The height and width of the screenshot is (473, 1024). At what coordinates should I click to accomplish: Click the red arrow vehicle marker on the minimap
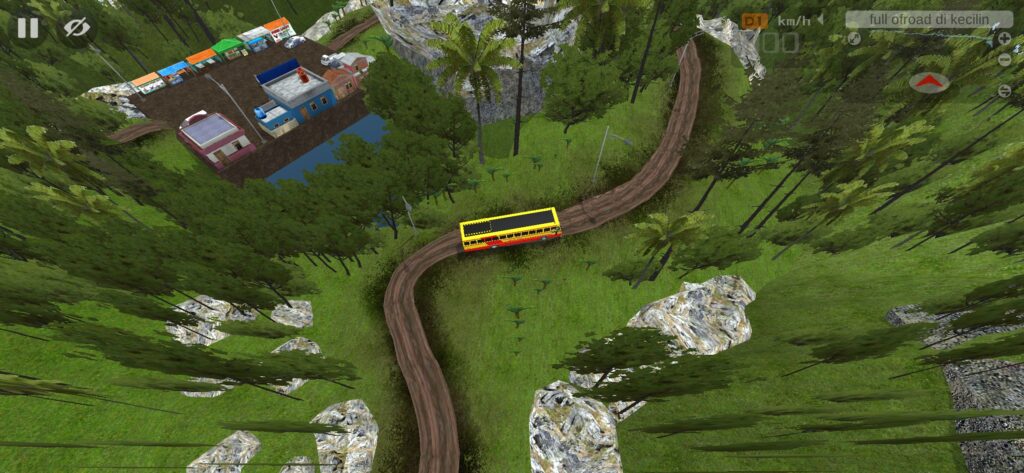[929, 82]
